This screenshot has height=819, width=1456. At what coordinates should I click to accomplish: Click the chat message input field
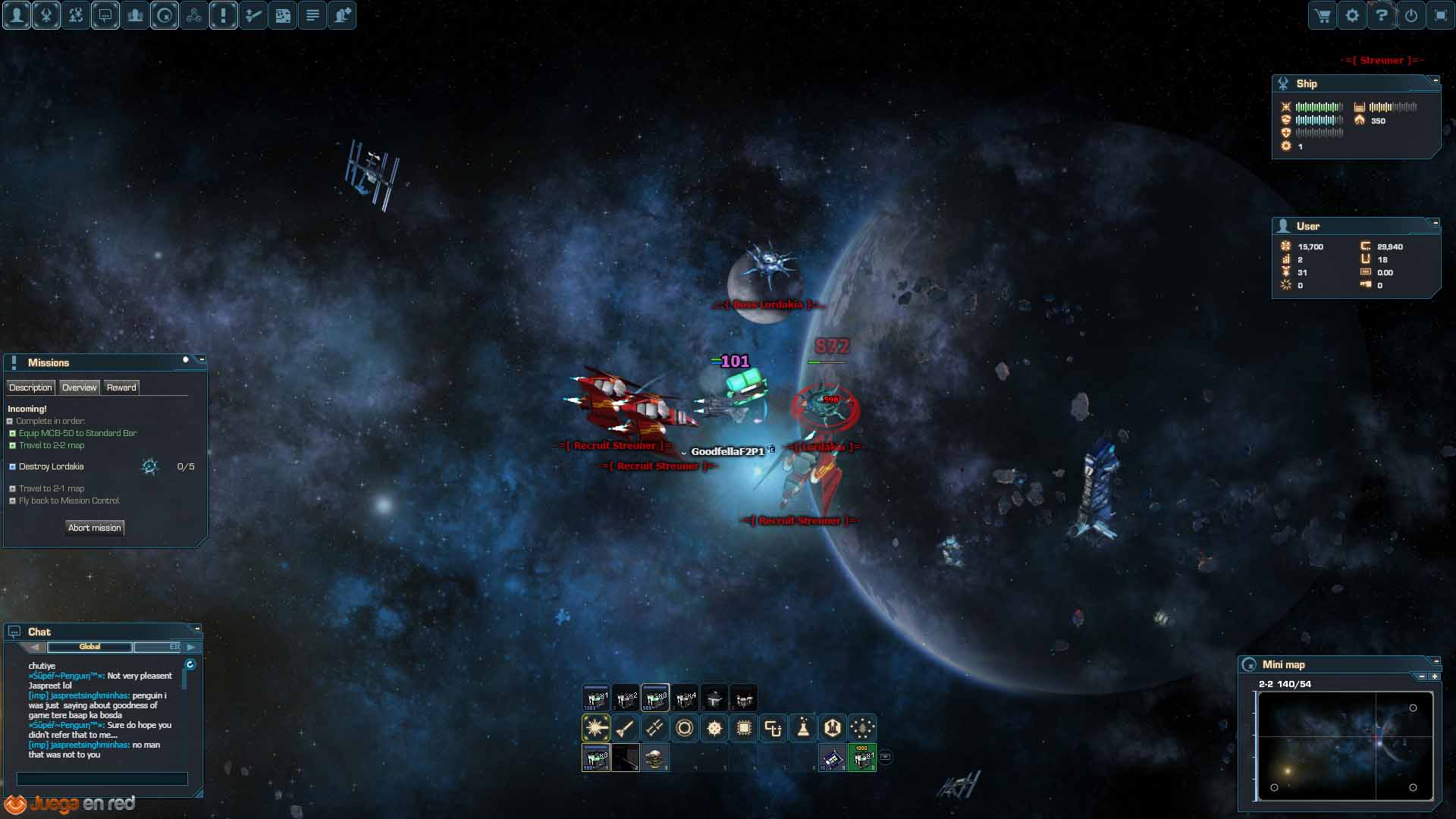pos(102,779)
